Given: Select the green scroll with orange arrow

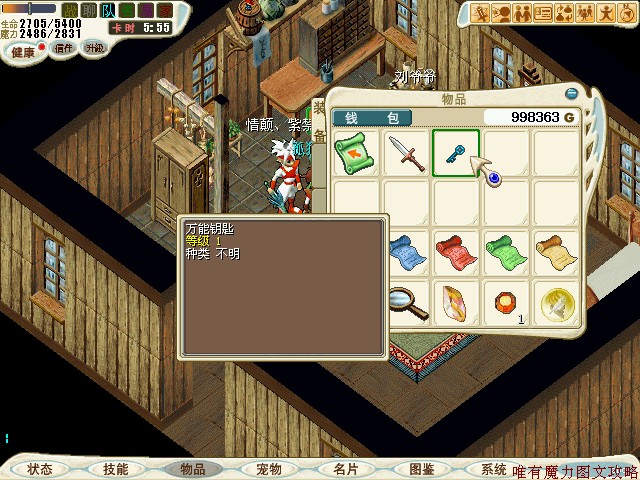Looking at the screenshot, I should pos(356,152).
